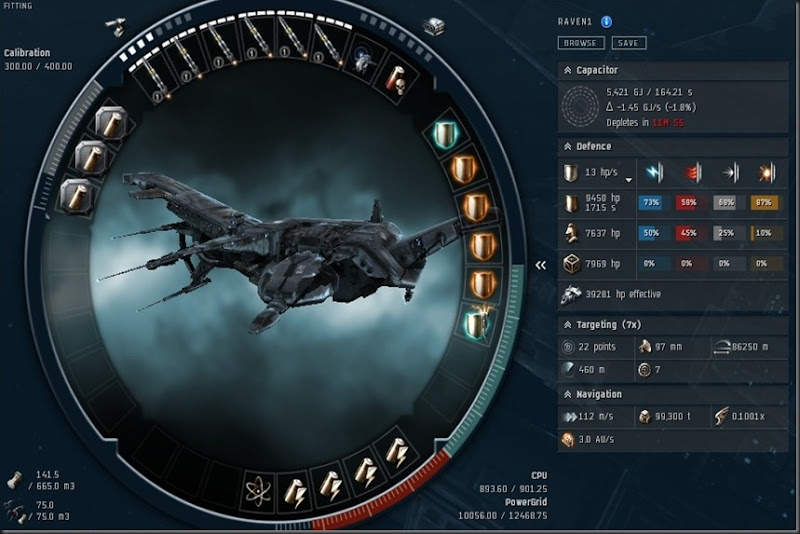Select the drone launcher high slot
The width and height of the screenshot is (800, 534).
[x=364, y=61]
